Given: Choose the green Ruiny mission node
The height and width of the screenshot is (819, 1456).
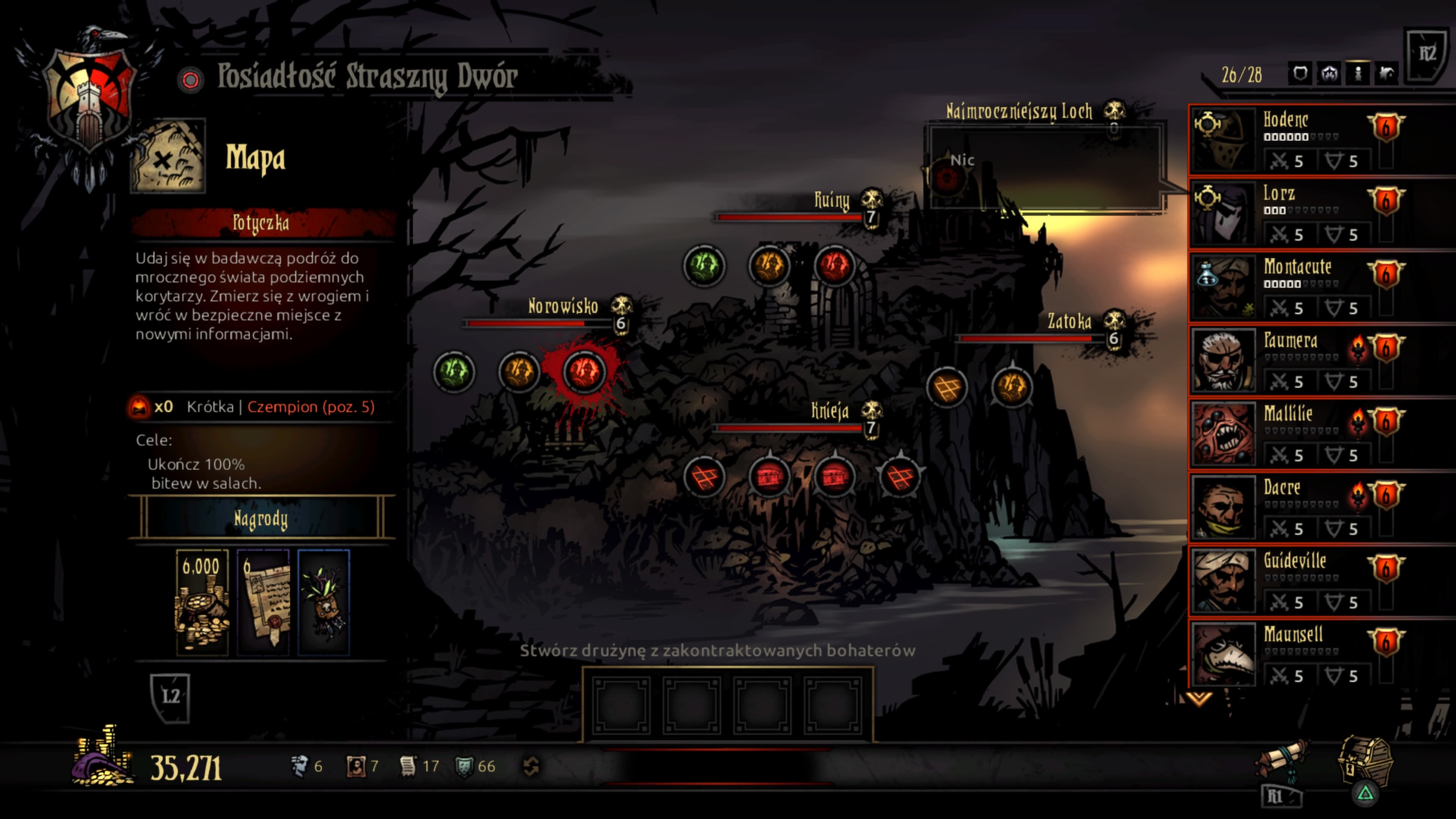Looking at the screenshot, I should pos(704,266).
